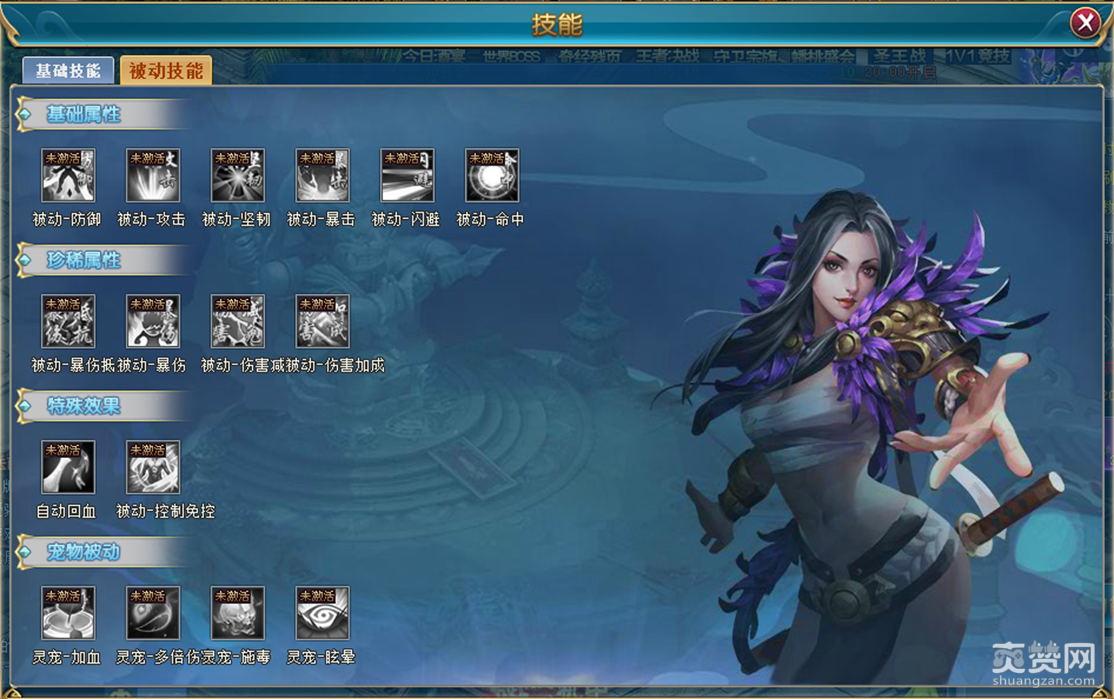Click the 被动-命中 skill icon
This screenshot has width=1114, height=699.
pos(492,176)
